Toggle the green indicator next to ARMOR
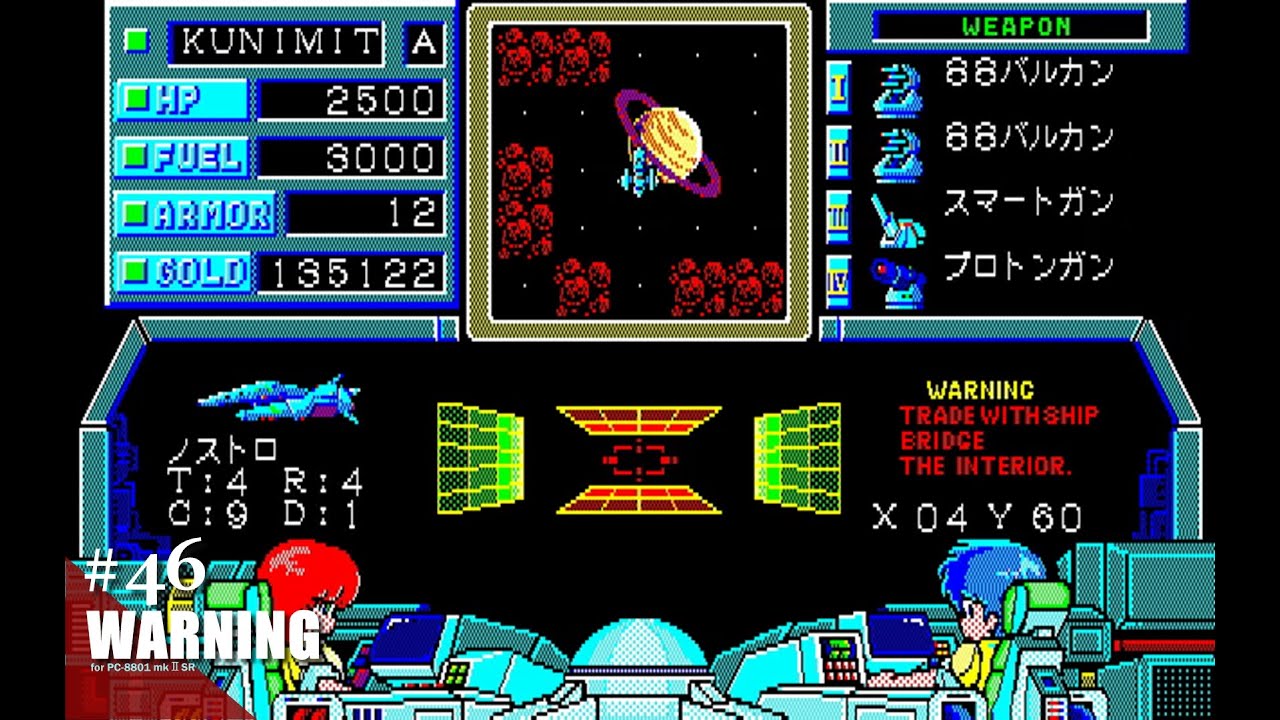 click(136, 214)
